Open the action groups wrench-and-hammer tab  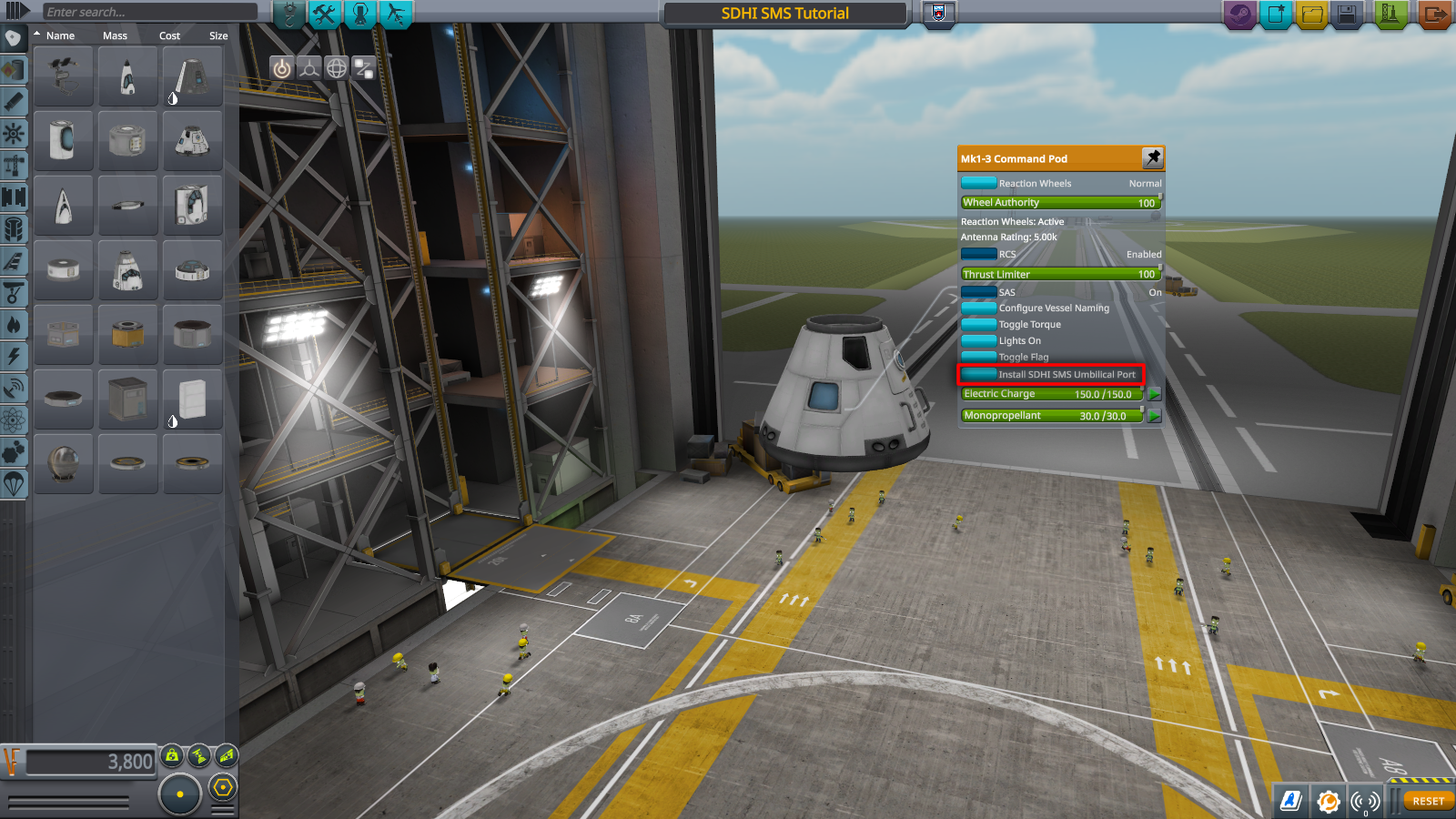point(324,14)
